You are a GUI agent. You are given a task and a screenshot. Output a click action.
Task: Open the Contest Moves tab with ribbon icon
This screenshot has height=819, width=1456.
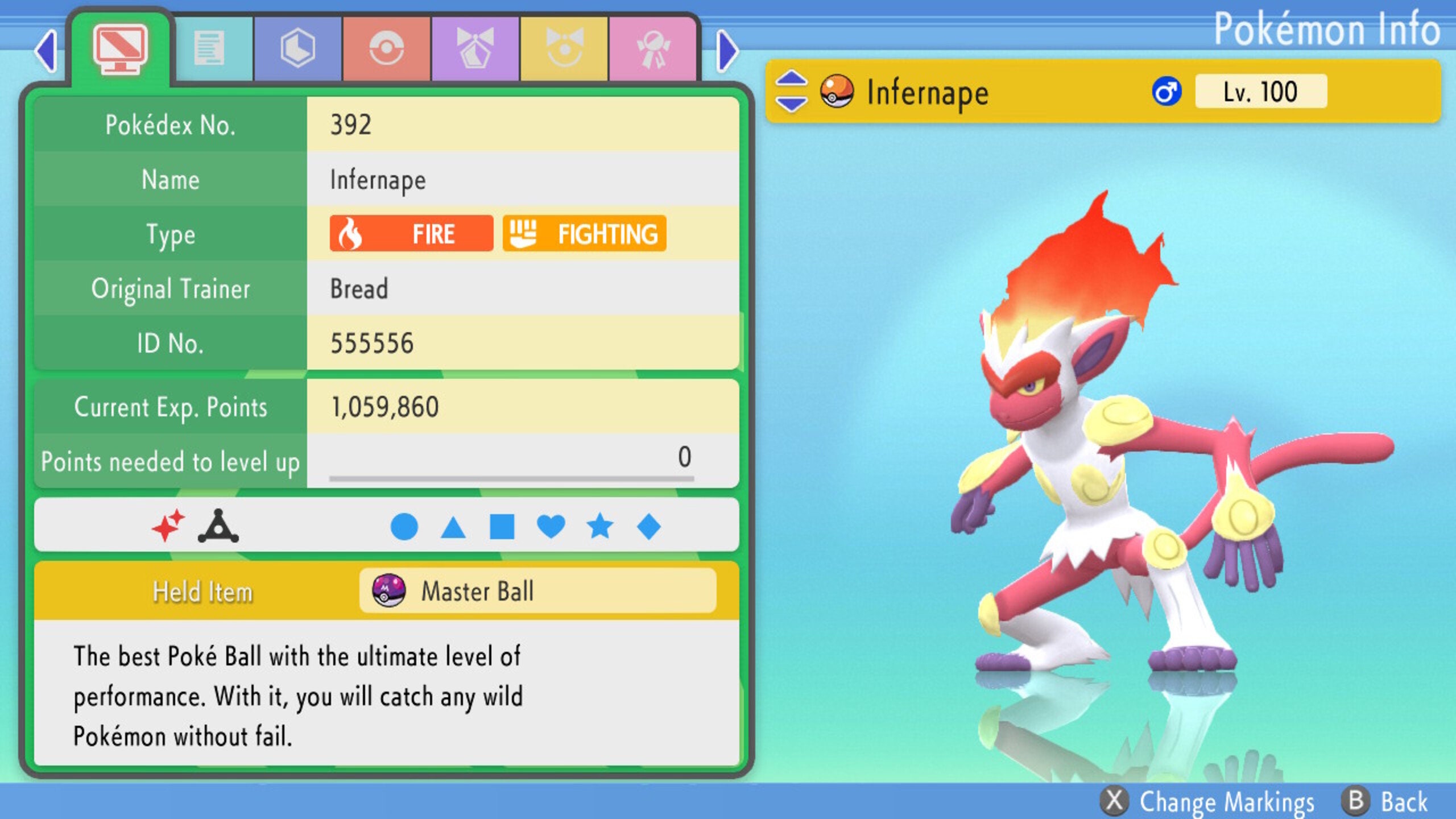[x=476, y=48]
